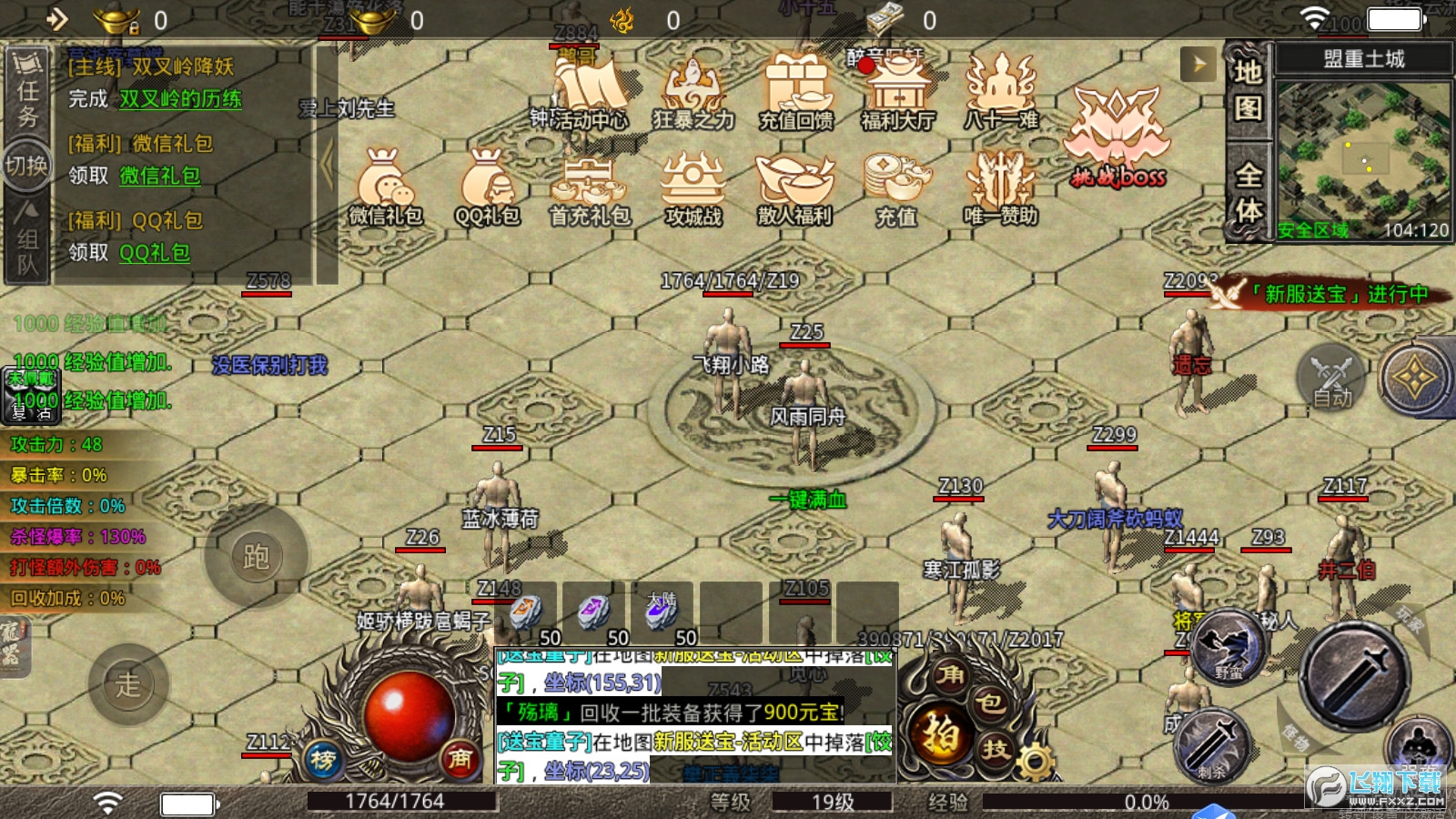
Task: Use the 野蛮 charge skill
Action: (x=1228, y=648)
